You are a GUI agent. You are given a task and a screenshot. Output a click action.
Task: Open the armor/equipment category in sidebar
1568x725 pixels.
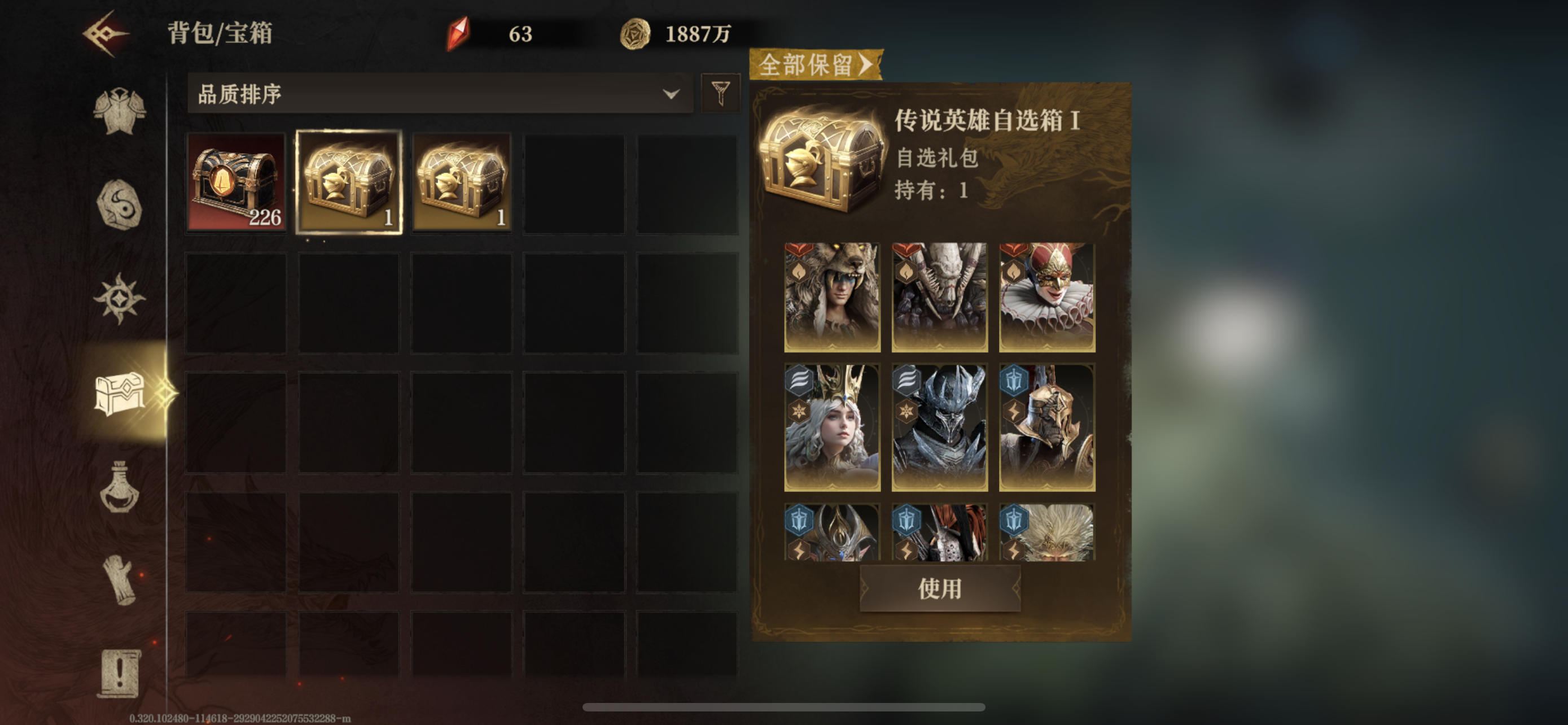click(119, 111)
